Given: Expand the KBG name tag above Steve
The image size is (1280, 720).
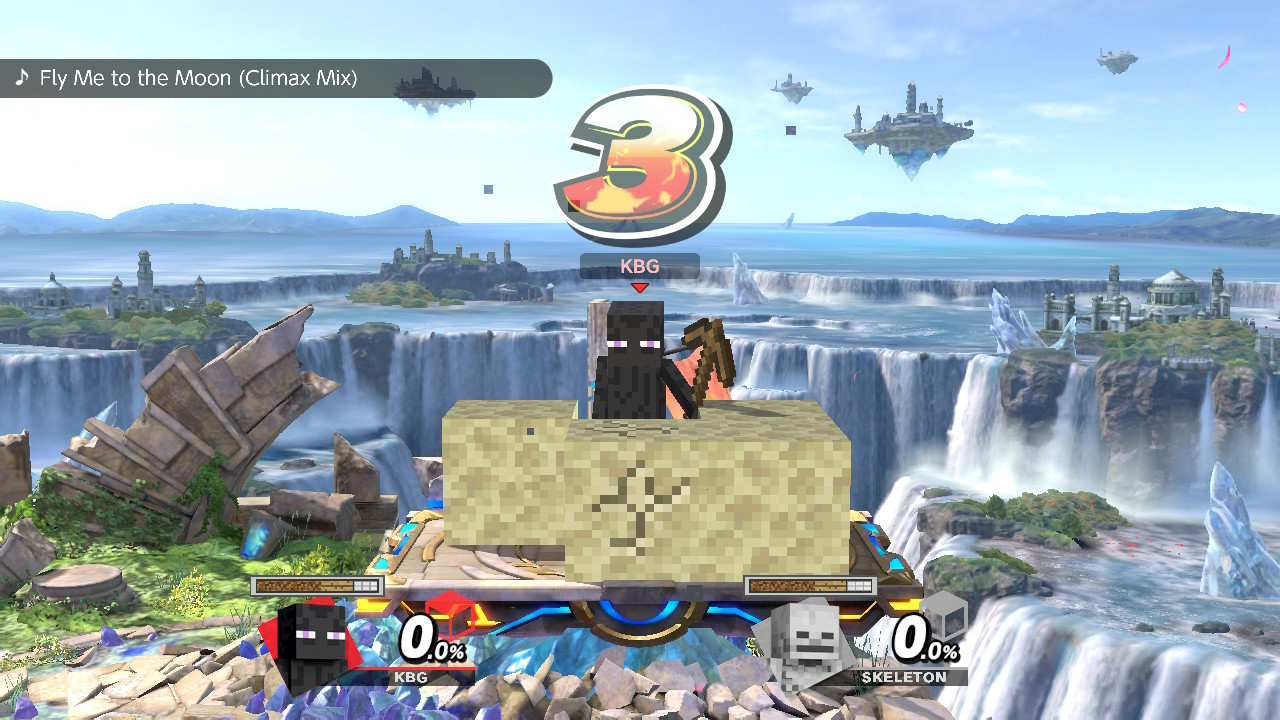Looking at the screenshot, I should [x=638, y=268].
